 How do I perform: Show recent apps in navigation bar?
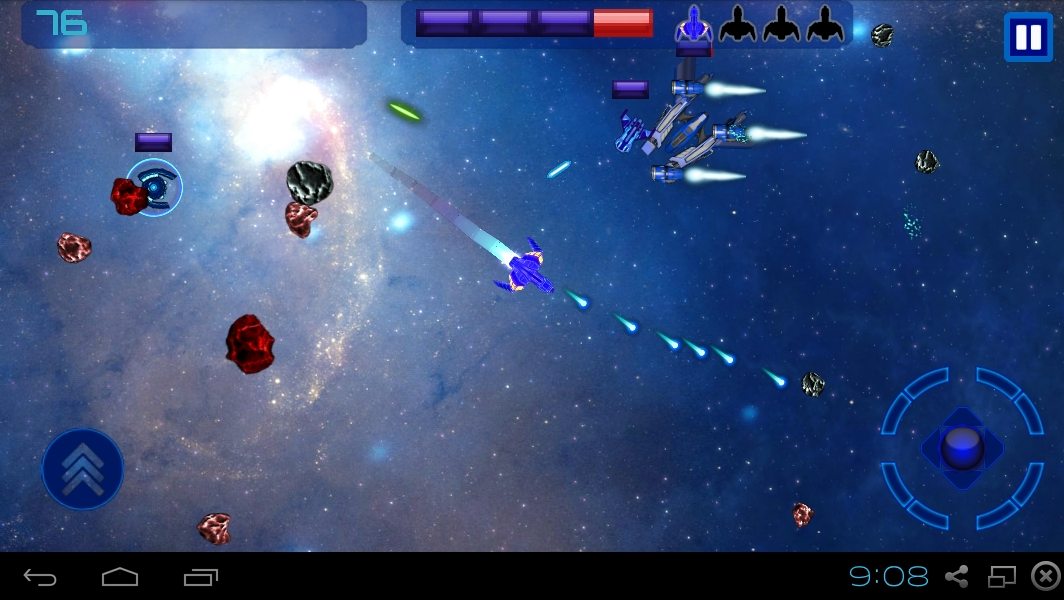pyautogui.click(x=200, y=577)
